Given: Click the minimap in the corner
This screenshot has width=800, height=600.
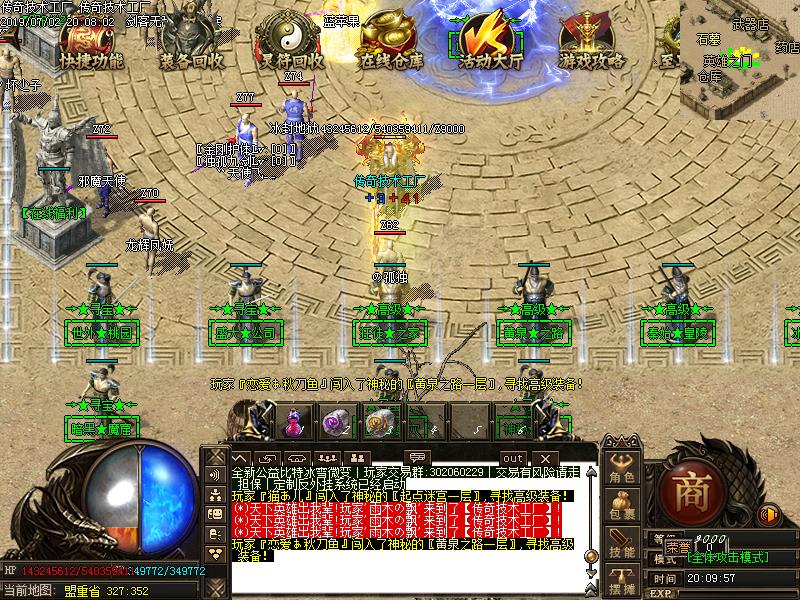Looking at the screenshot, I should coord(739,58).
